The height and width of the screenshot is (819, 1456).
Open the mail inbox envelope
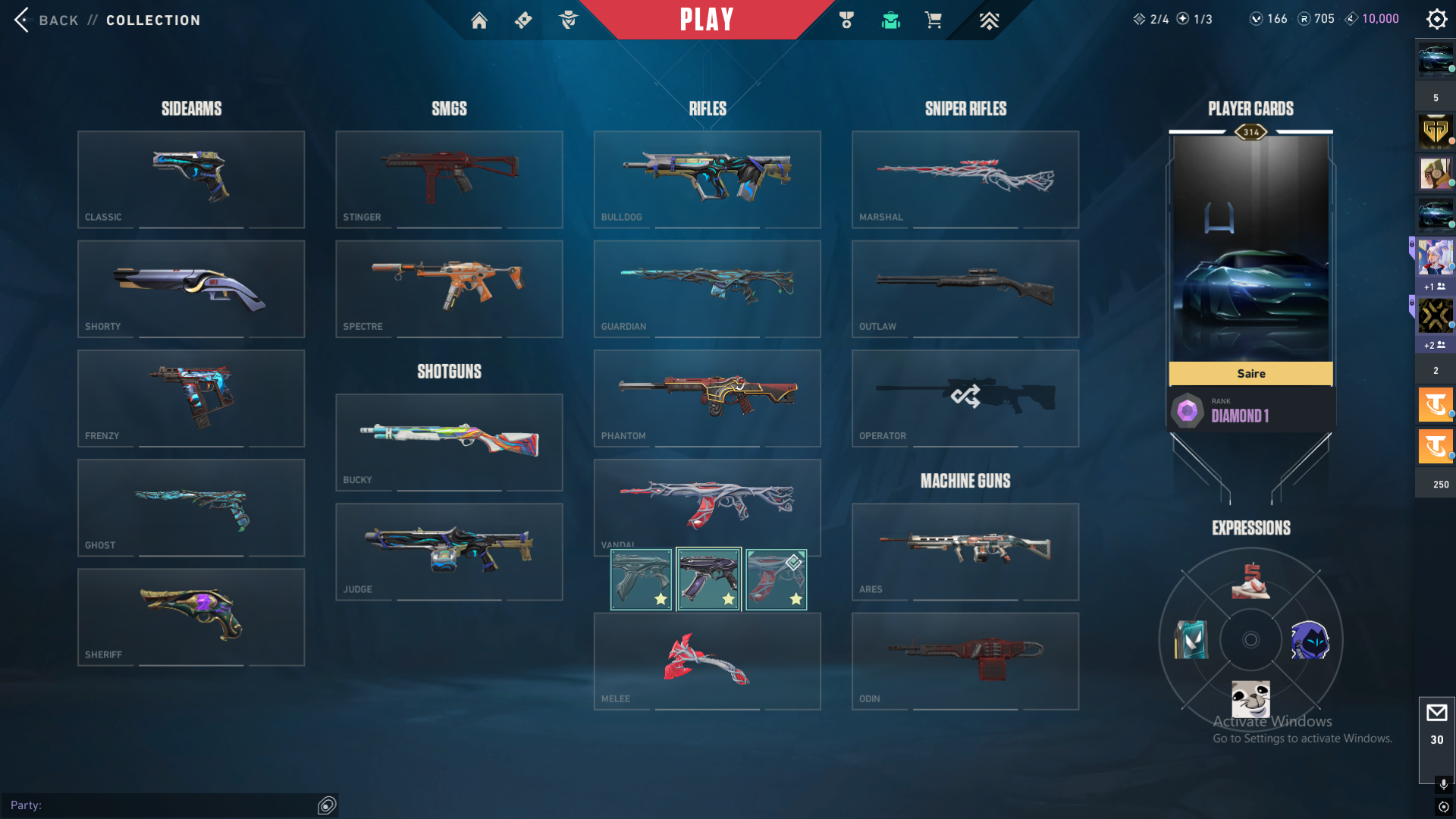tap(1436, 713)
